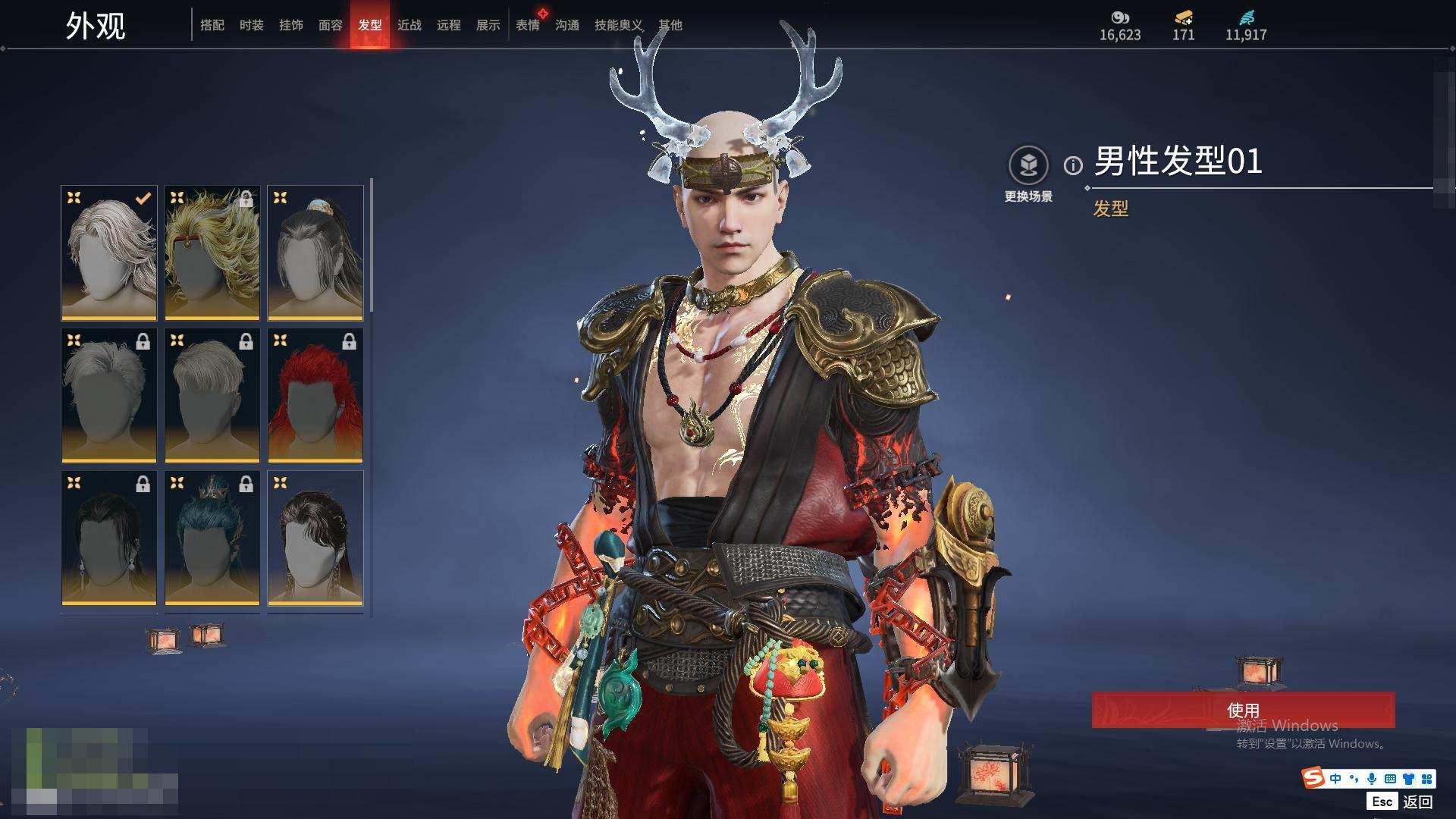Click the 返回 back button
1456x819 pixels.
1417,802
